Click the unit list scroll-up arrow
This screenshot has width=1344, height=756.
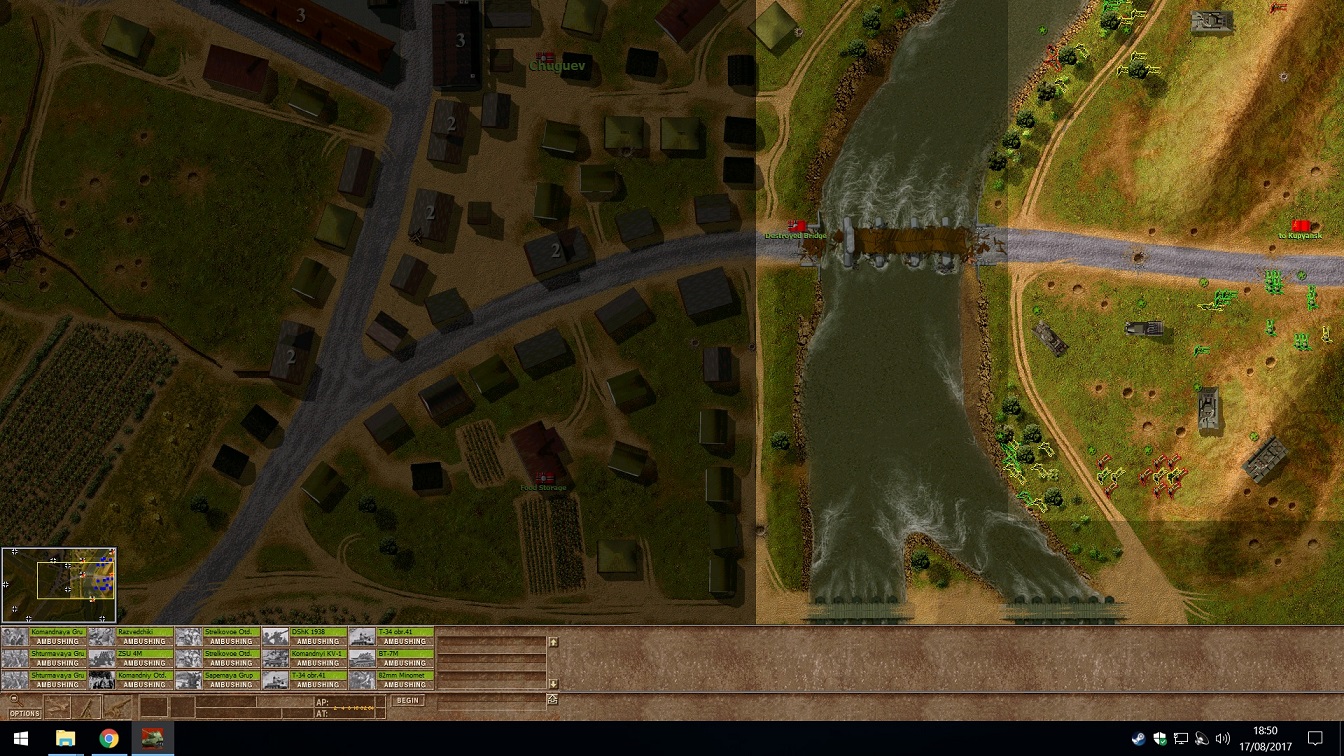553,642
